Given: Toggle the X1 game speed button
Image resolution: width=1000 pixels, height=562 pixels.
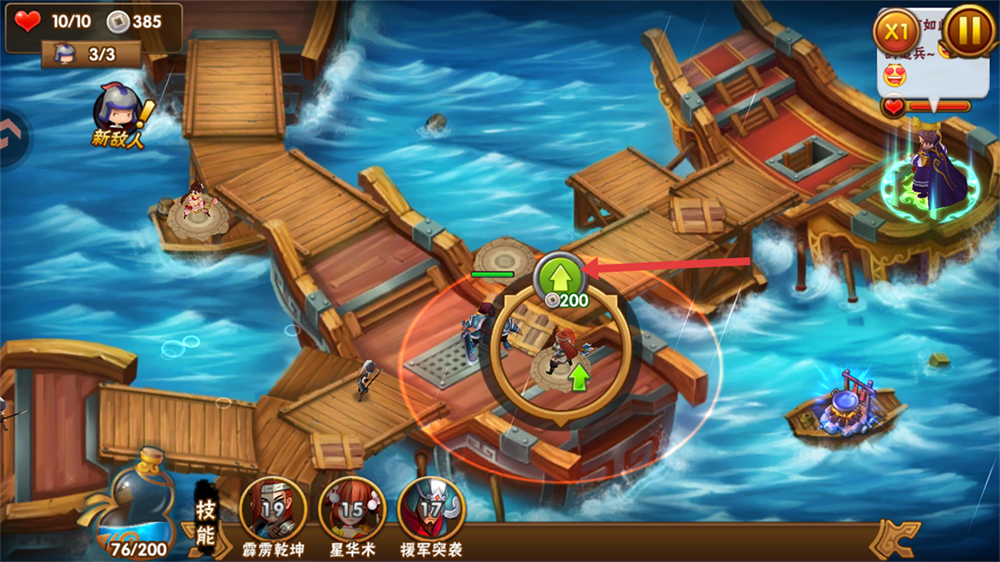Looking at the screenshot, I should tap(896, 31).
